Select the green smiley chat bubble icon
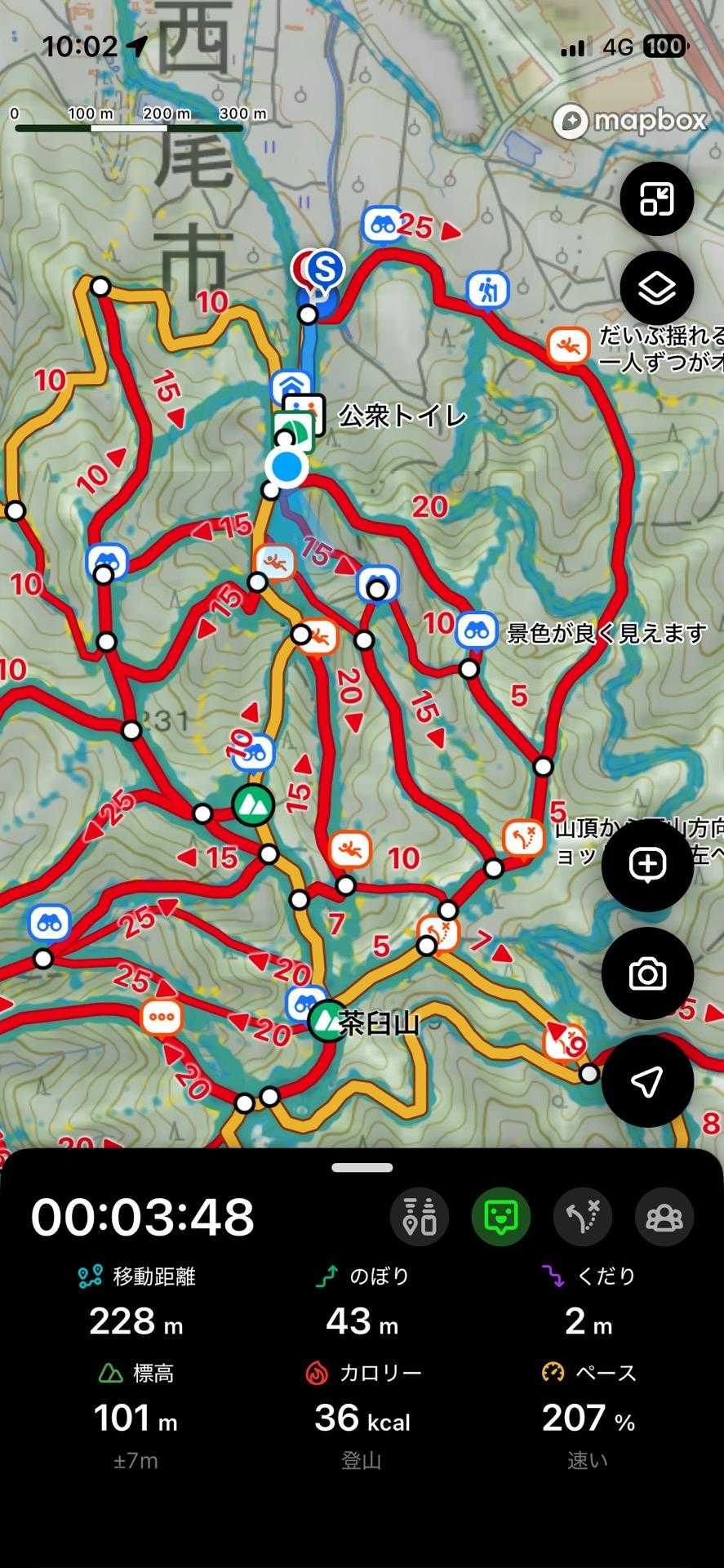This screenshot has height=1568, width=724. pos(501,1217)
